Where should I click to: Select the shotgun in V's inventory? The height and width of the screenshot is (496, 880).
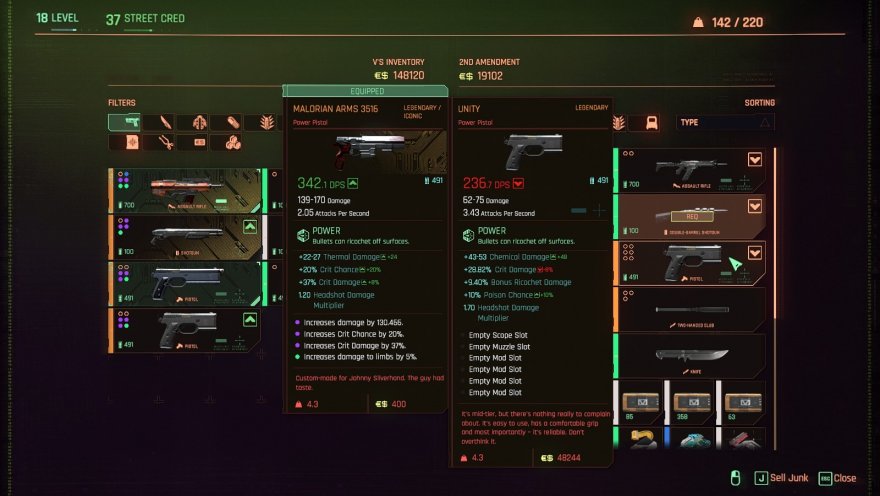(185, 237)
